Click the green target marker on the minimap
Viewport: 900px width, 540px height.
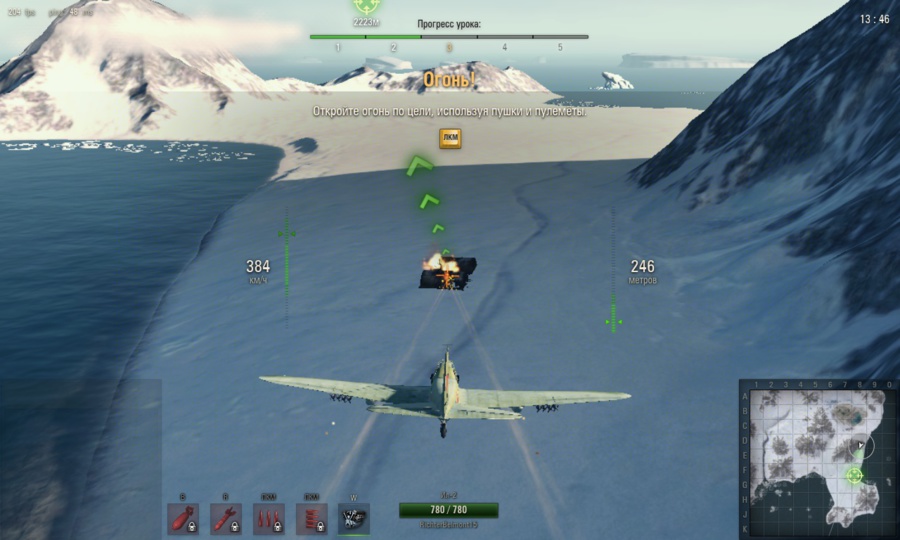point(854,475)
